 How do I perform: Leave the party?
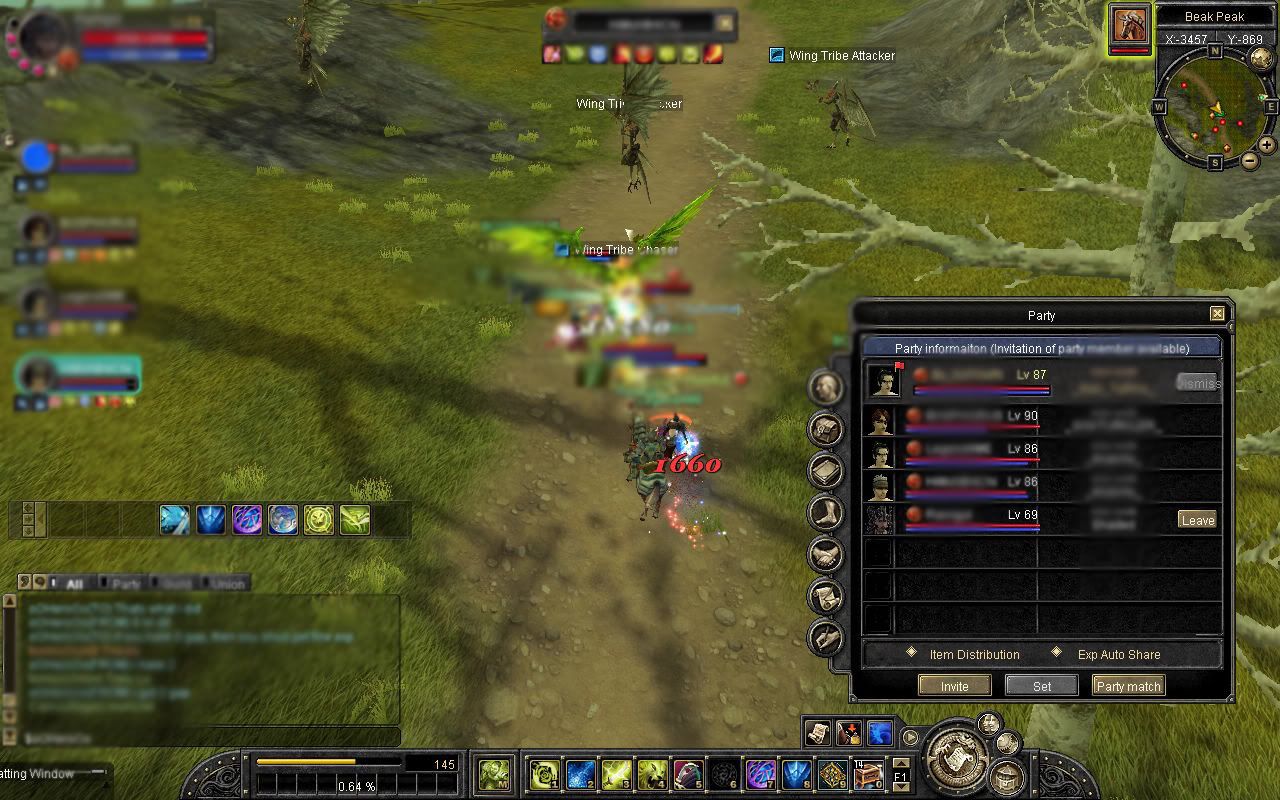tap(1197, 520)
